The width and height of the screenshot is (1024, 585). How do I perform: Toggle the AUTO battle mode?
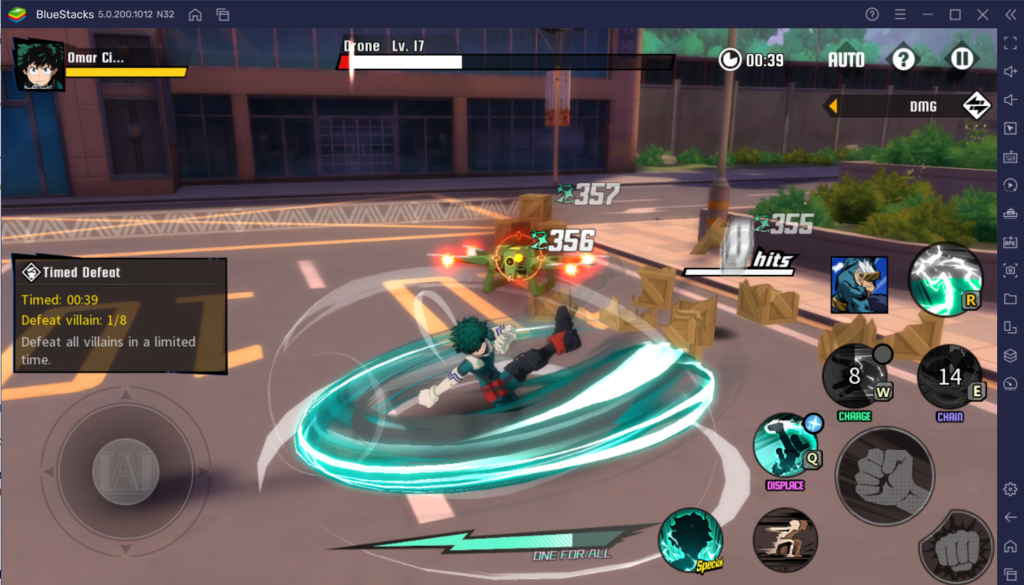pyautogui.click(x=846, y=60)
